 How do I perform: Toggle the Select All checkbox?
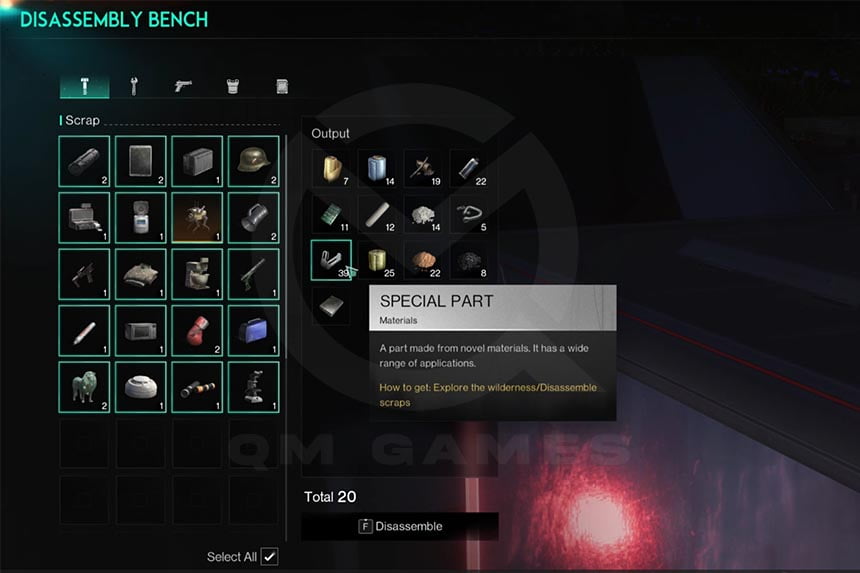(x=269, y=557)
